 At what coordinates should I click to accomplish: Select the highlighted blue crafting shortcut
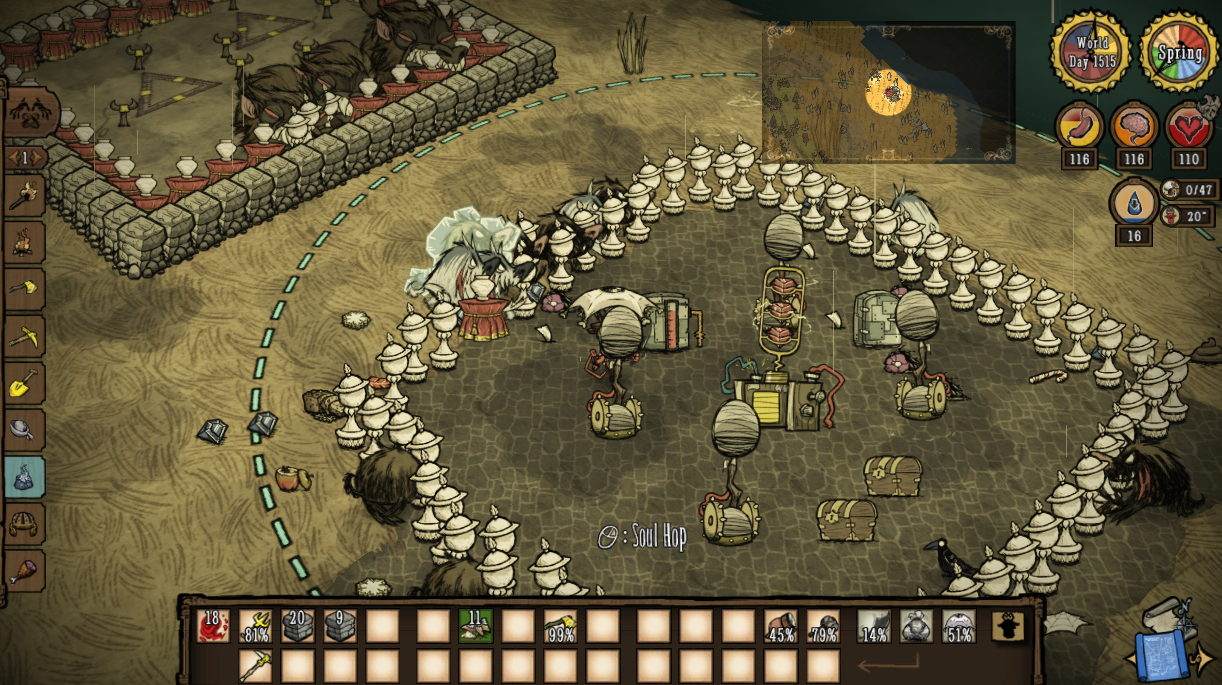click(x=24, y=477)
